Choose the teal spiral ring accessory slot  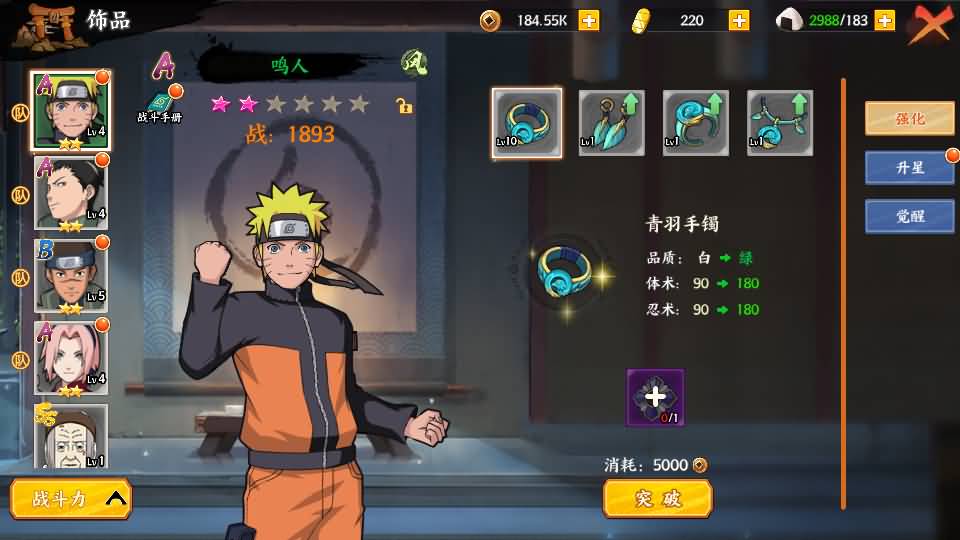coord(695,122)
